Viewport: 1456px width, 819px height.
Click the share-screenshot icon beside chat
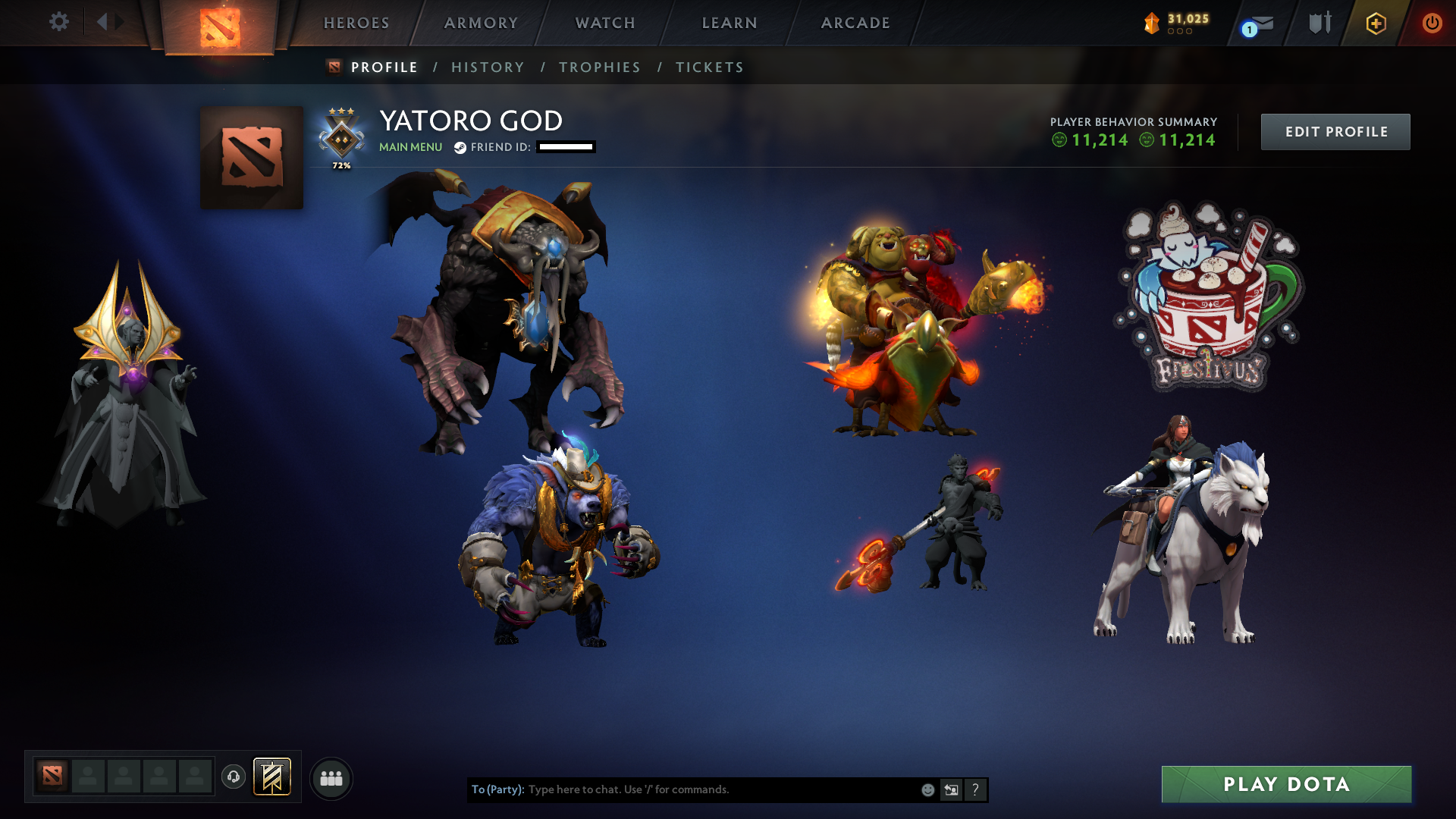951,789
